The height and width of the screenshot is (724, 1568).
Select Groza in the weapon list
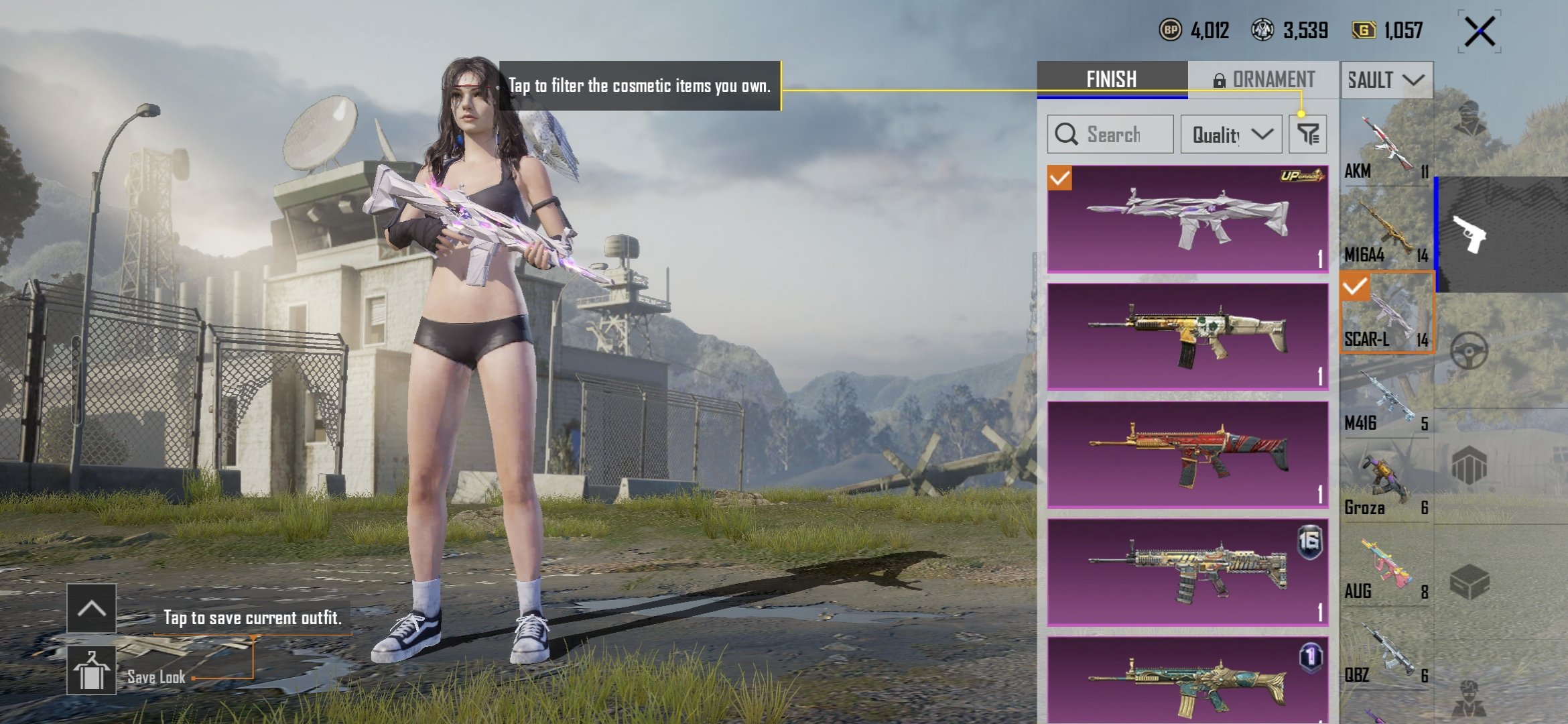point(1386,484)
